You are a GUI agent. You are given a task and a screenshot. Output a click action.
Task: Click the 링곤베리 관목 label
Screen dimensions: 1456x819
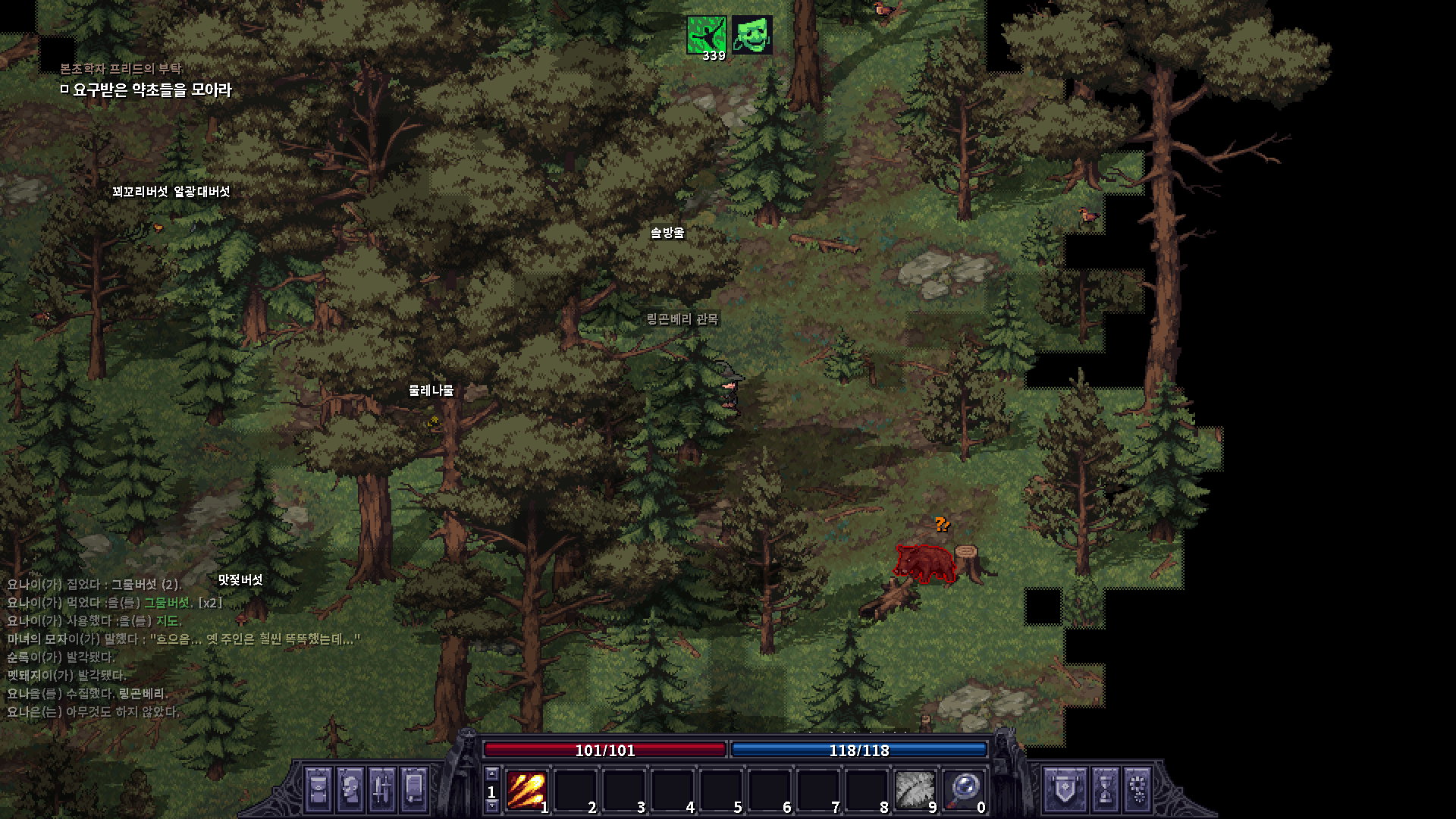682,319
